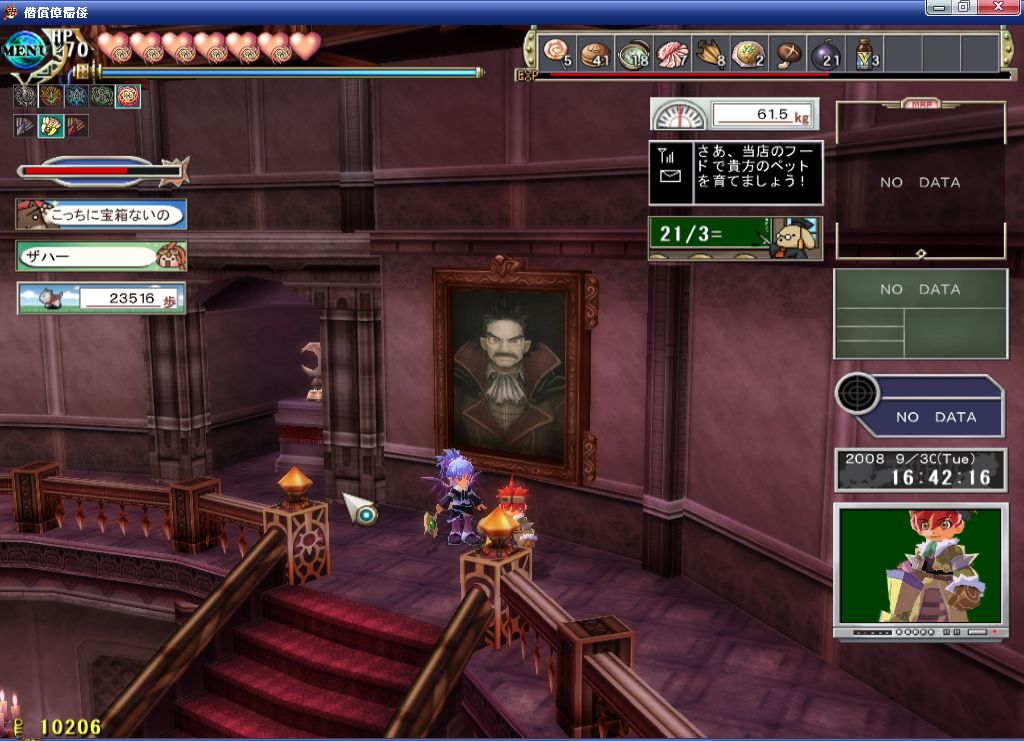
Task: Select the rice plate item slot
Action: pyautogui.click(x=748, y=52)
